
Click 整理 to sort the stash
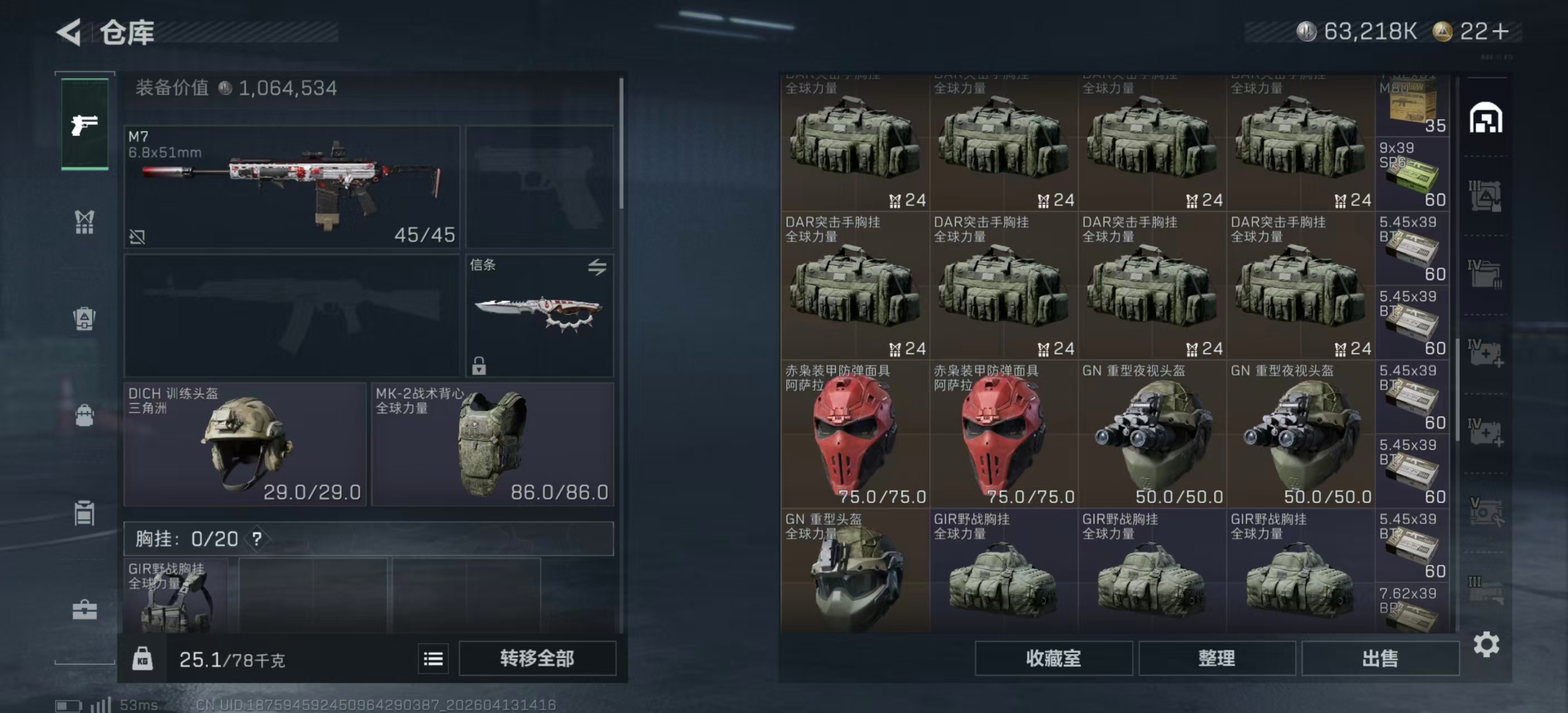(x=1216, y=658)
